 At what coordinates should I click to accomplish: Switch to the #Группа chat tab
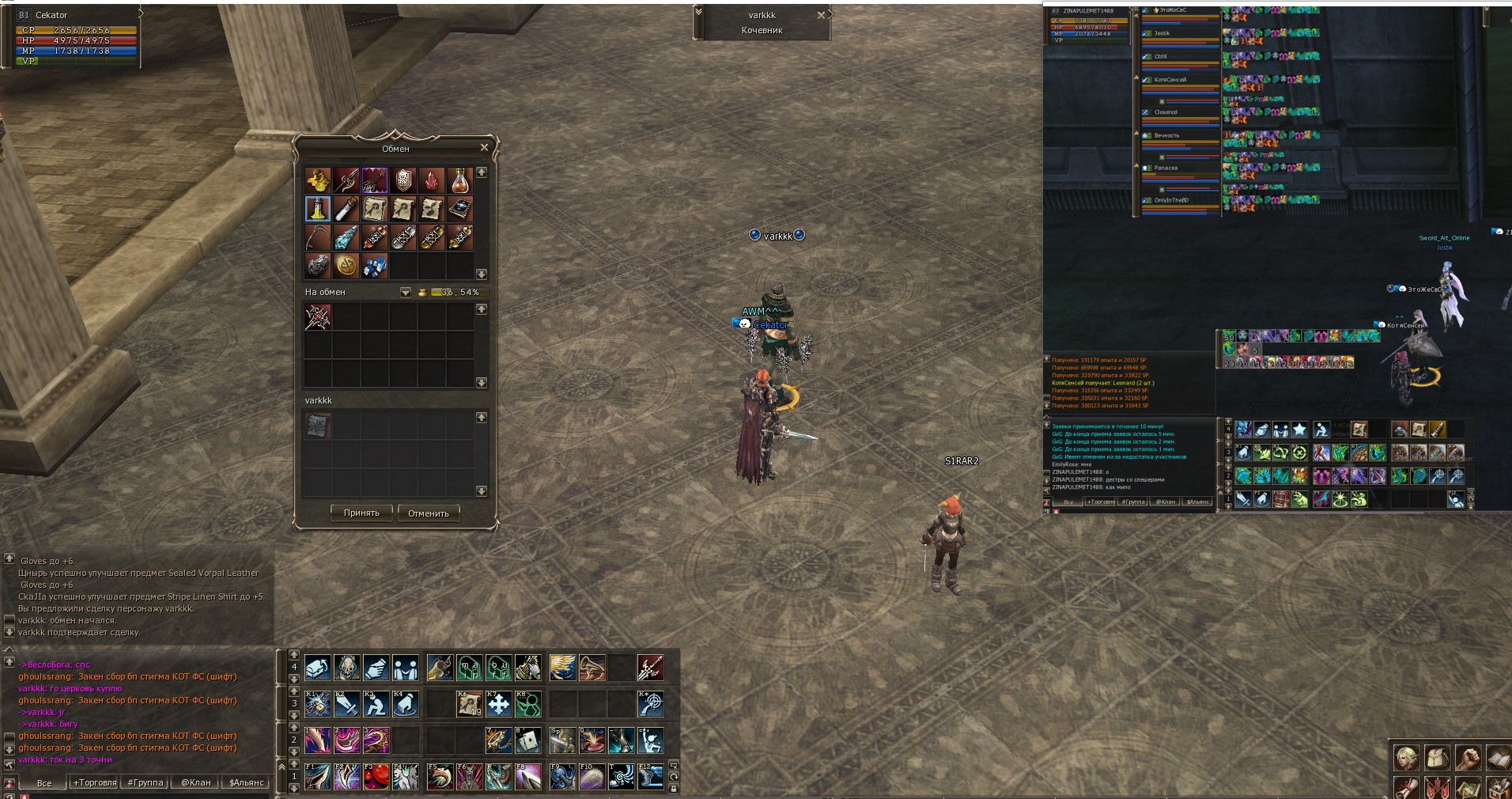146,782
